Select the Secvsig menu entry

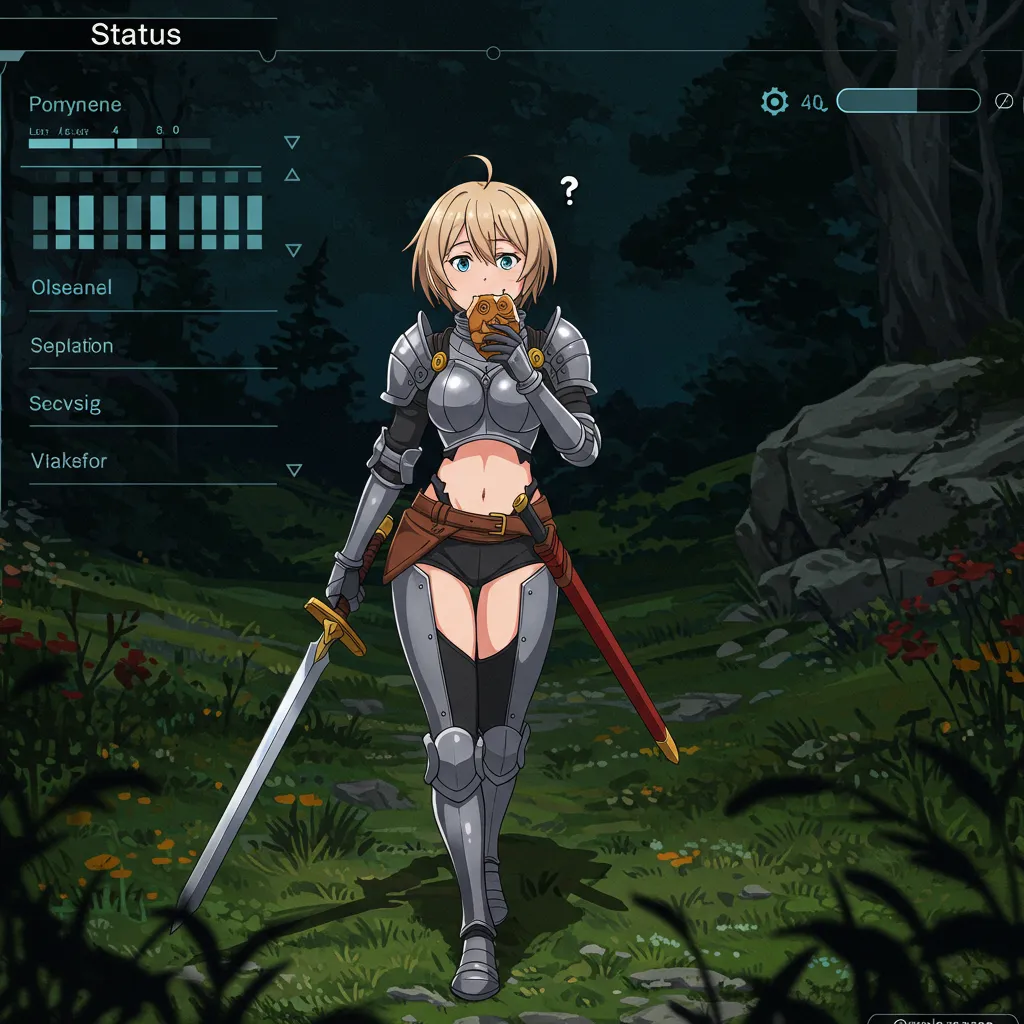(x=65, y=404)
